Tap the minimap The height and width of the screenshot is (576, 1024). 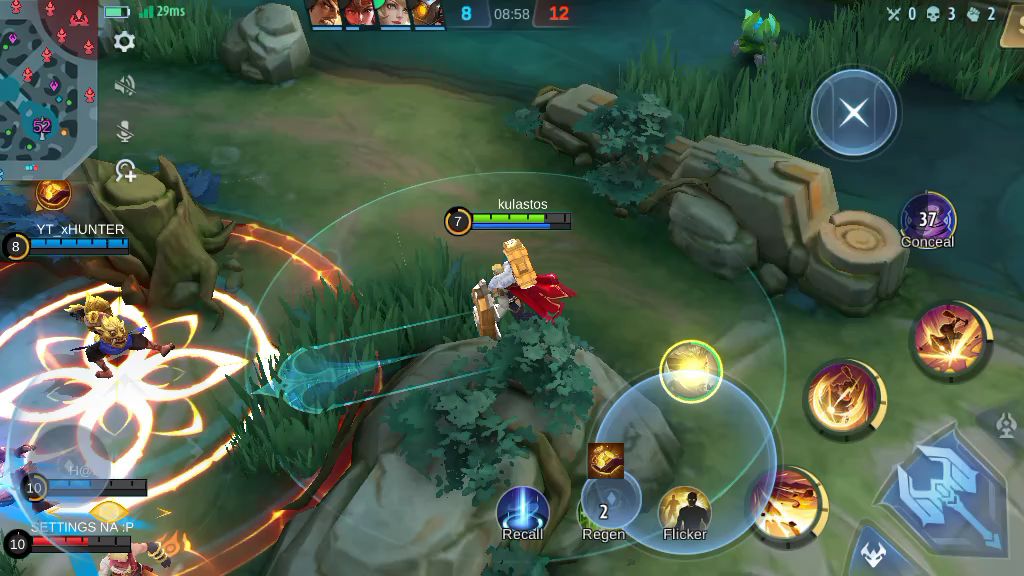[48, 78]
